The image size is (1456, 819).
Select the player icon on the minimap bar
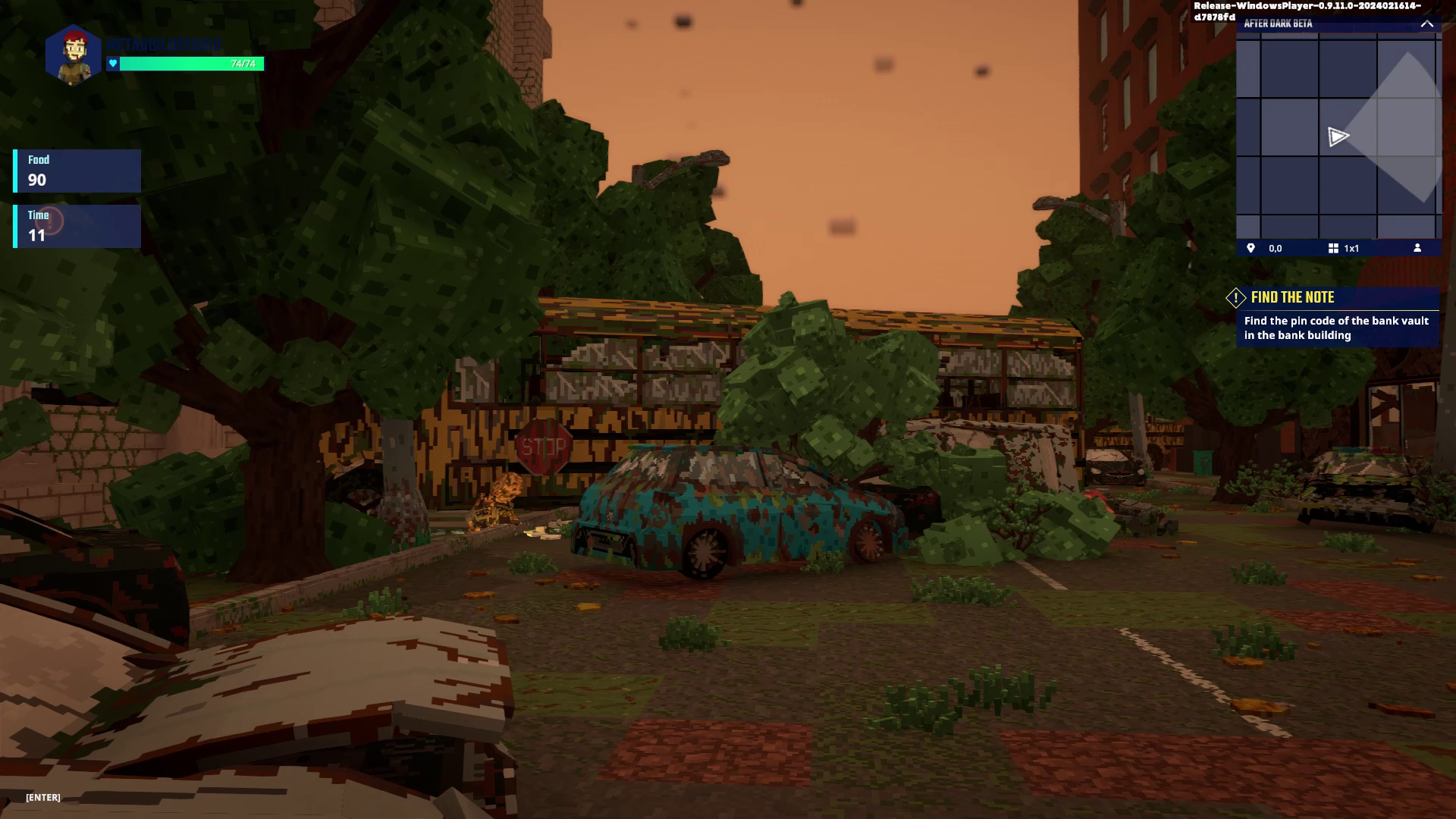pyautogui.click(x=1418, y=247)
